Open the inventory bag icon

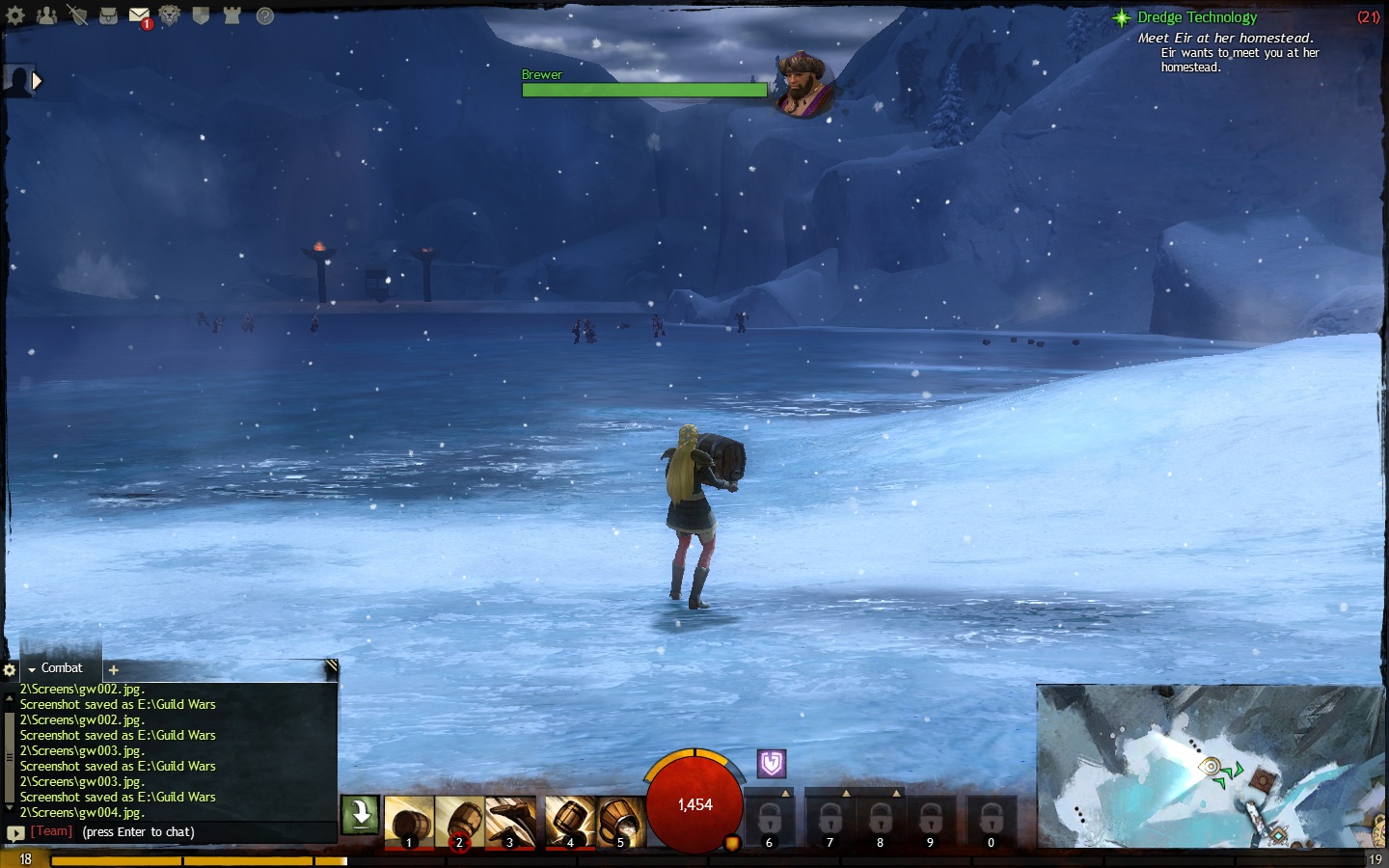(108, 15)
